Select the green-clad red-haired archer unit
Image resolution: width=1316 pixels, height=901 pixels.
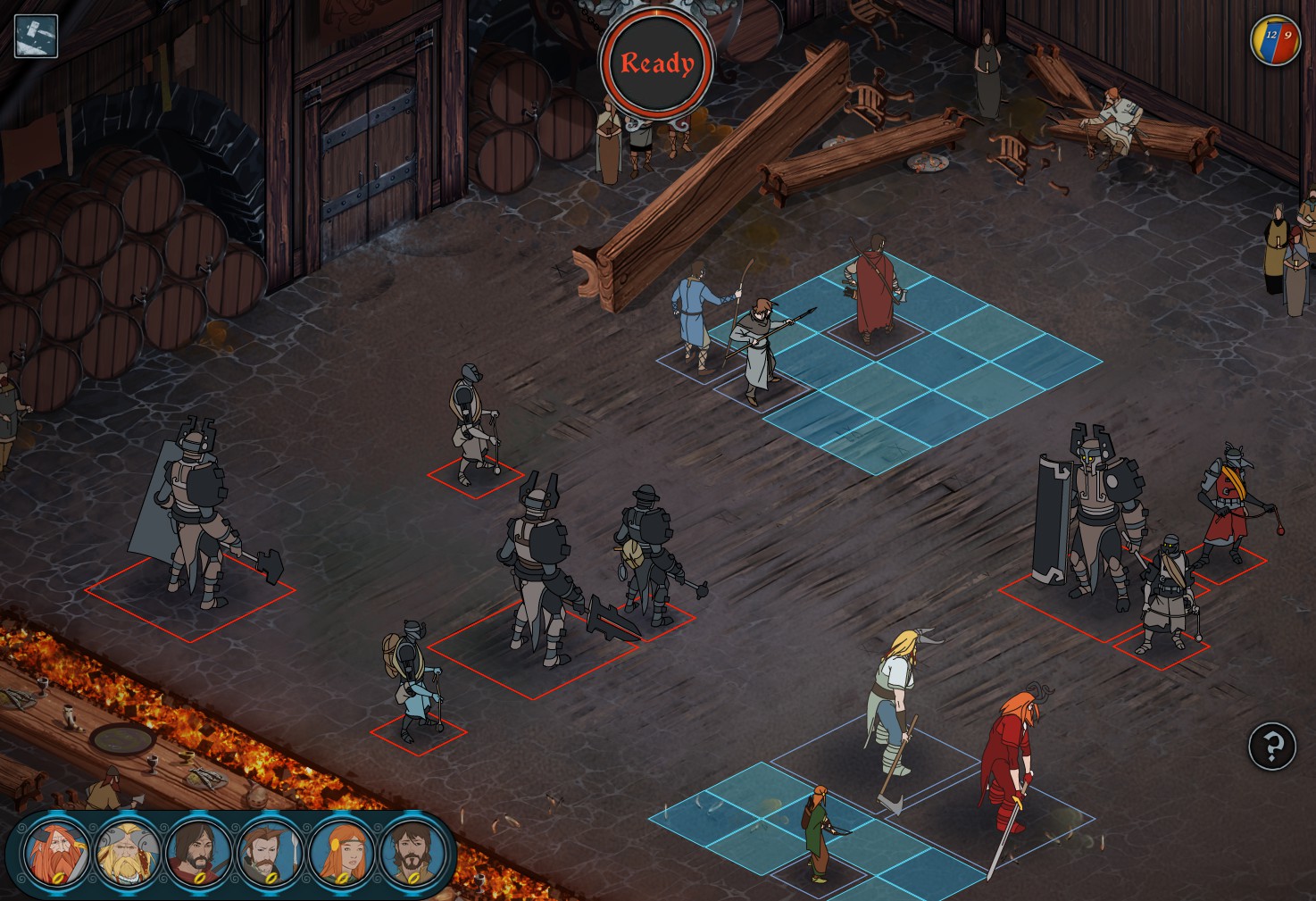[x=817, y=832]
